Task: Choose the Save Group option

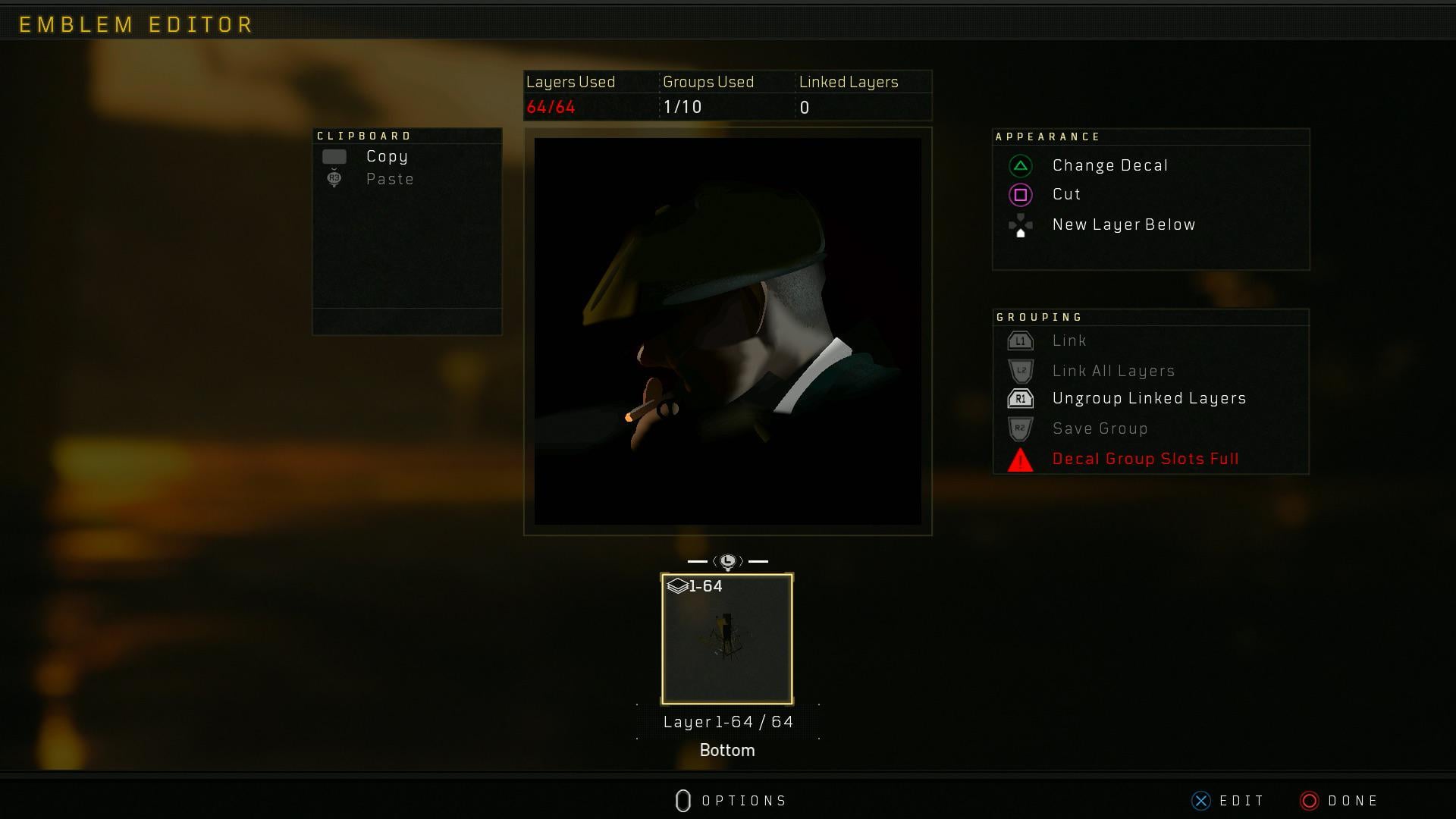Action: (1100, 428)
